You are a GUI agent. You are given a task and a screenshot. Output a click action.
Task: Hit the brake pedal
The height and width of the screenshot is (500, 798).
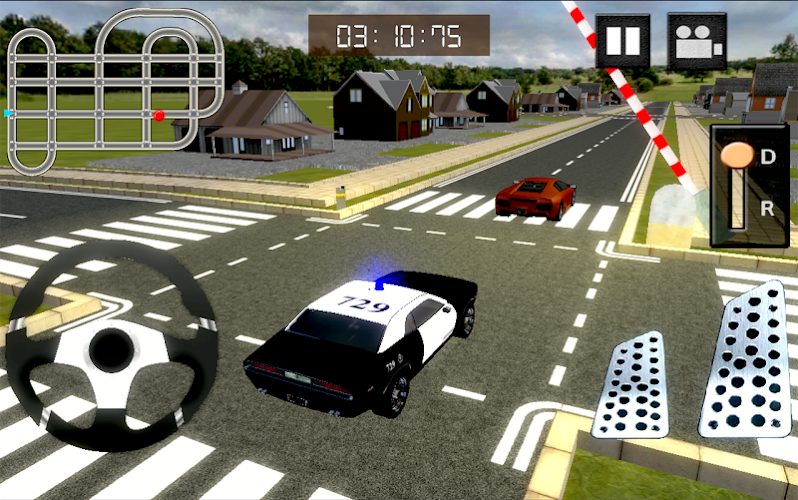pos(630,384)
